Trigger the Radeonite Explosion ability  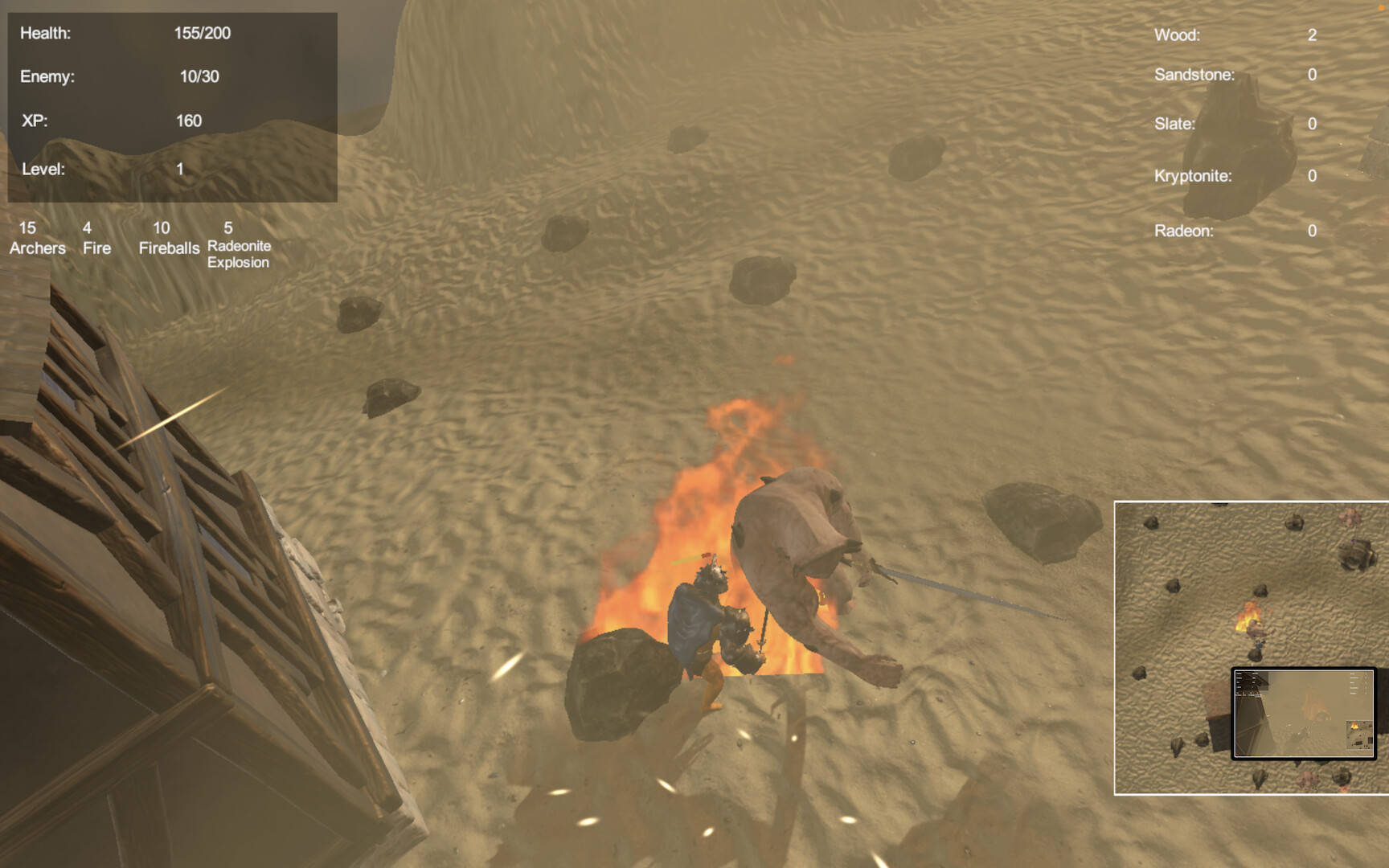[239, 245]
